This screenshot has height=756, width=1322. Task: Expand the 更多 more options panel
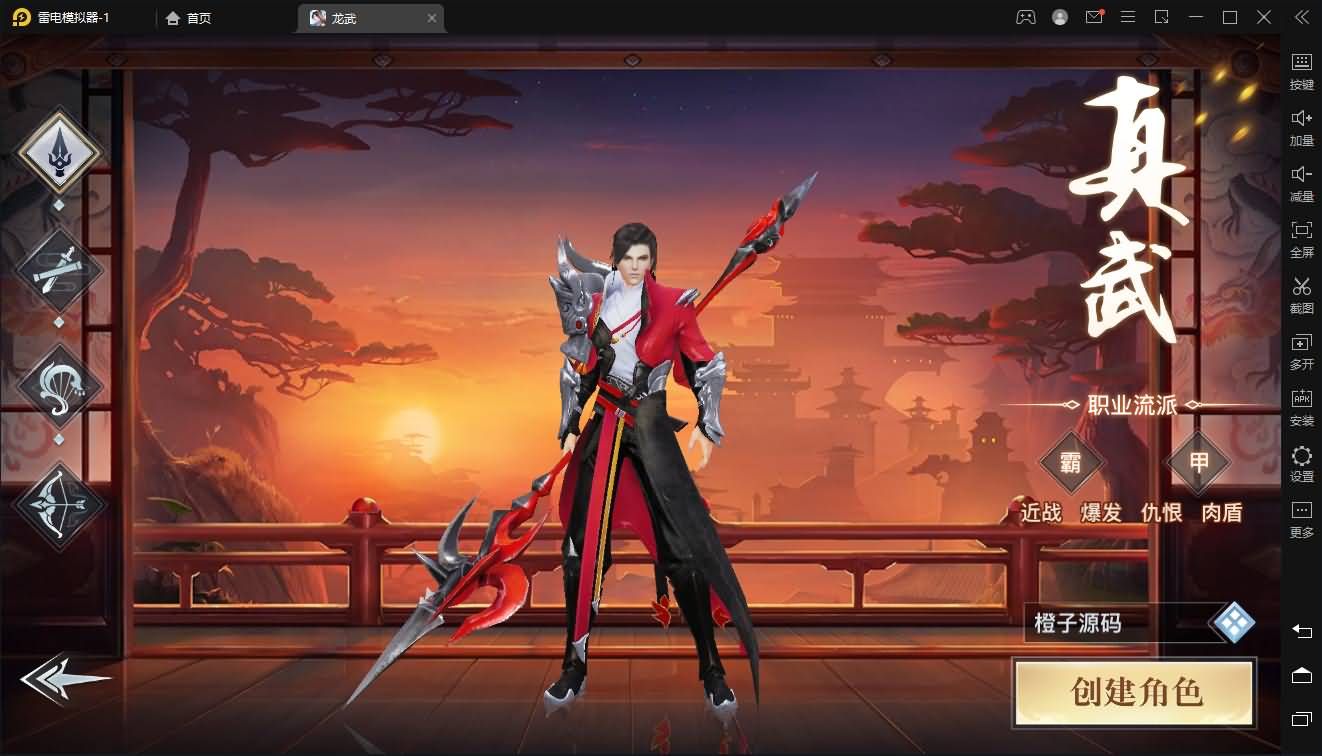point(1301,519)
